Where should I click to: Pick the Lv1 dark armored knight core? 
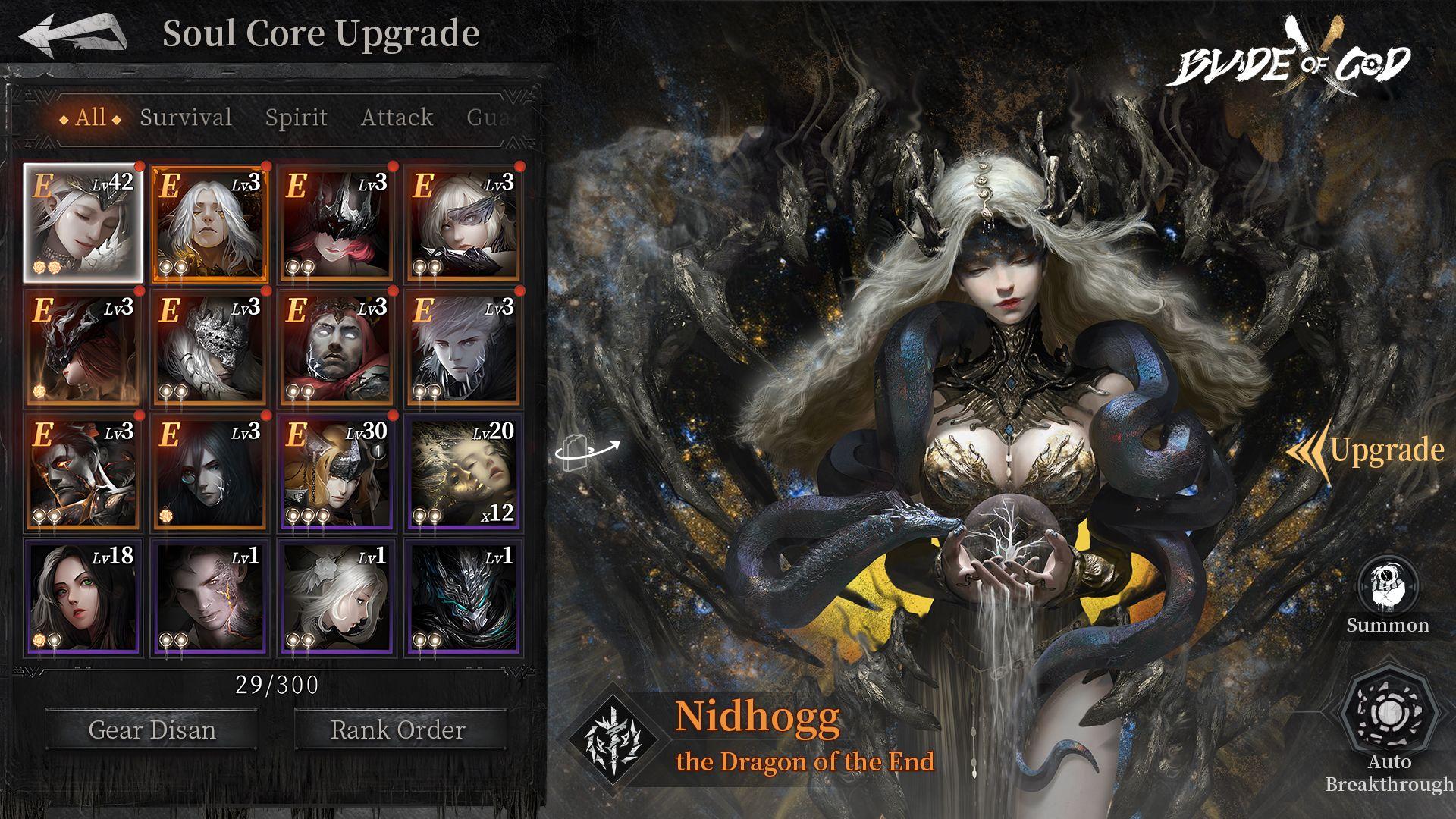click(x=463, y=598)
